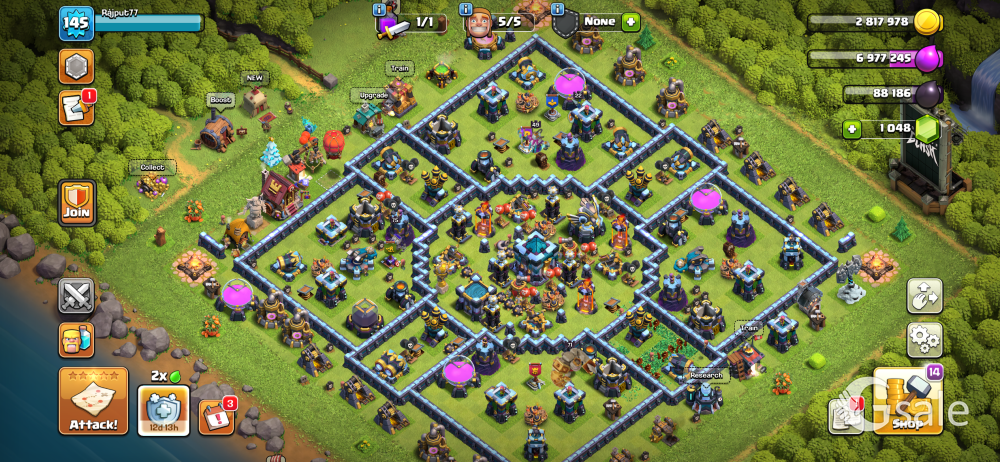Show info for the 5/5 builders
Viewport: 1000px width, 462px height.
point(467,9)
